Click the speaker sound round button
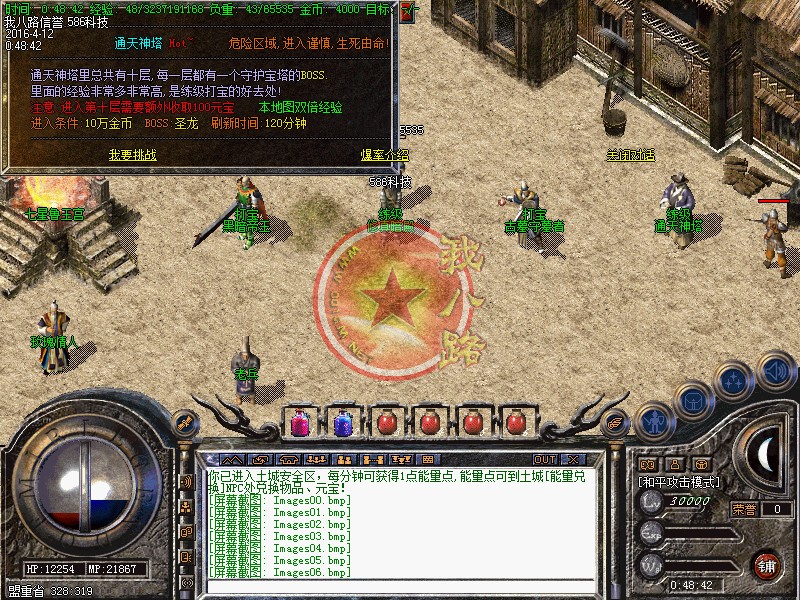The image size is (800, 600). click(775, 372)
